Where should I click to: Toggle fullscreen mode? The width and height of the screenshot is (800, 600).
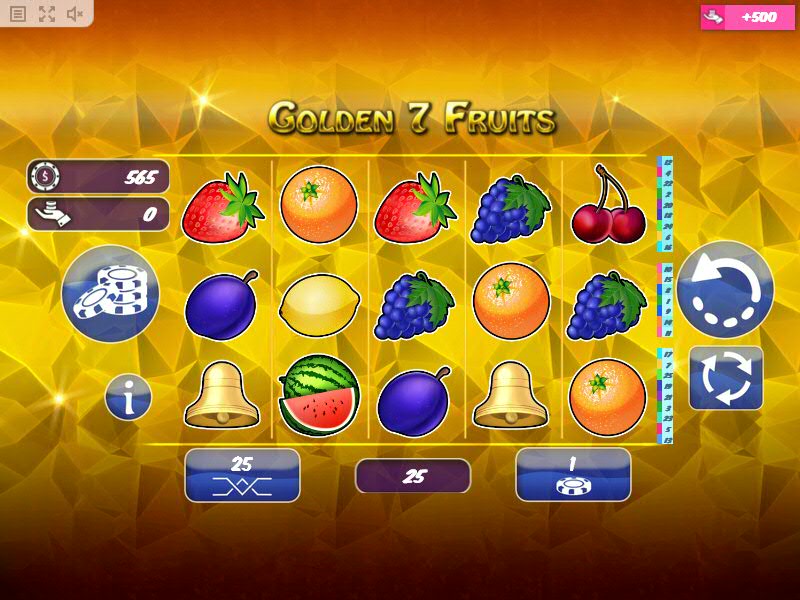[x=47, y=14]
